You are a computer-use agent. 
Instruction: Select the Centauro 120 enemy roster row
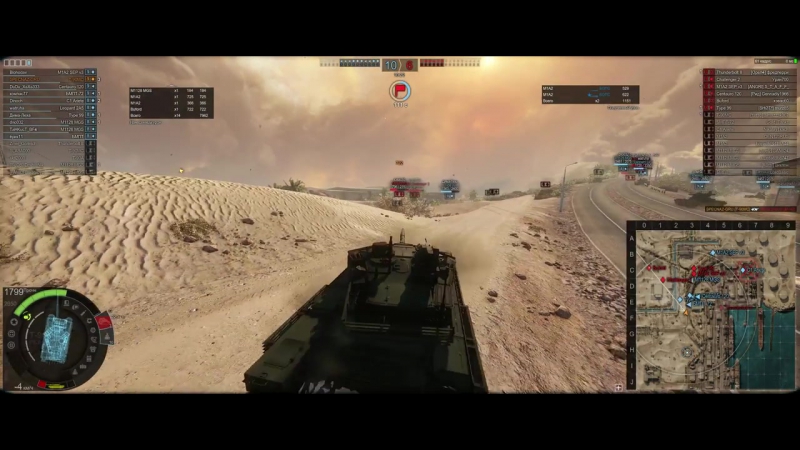[x=749, y=94]
